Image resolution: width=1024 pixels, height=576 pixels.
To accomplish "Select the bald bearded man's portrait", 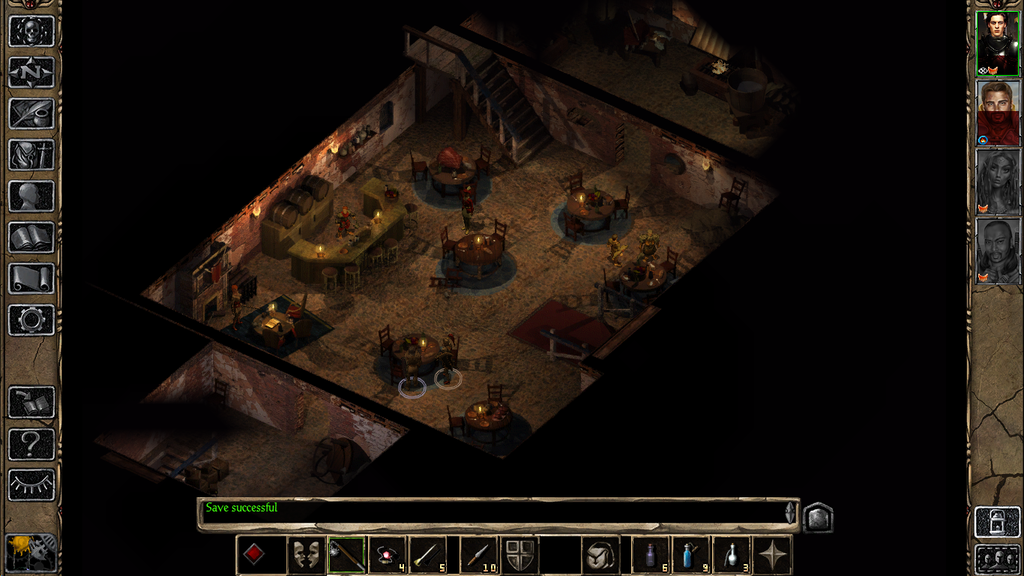I will click(x=997, y=250).
